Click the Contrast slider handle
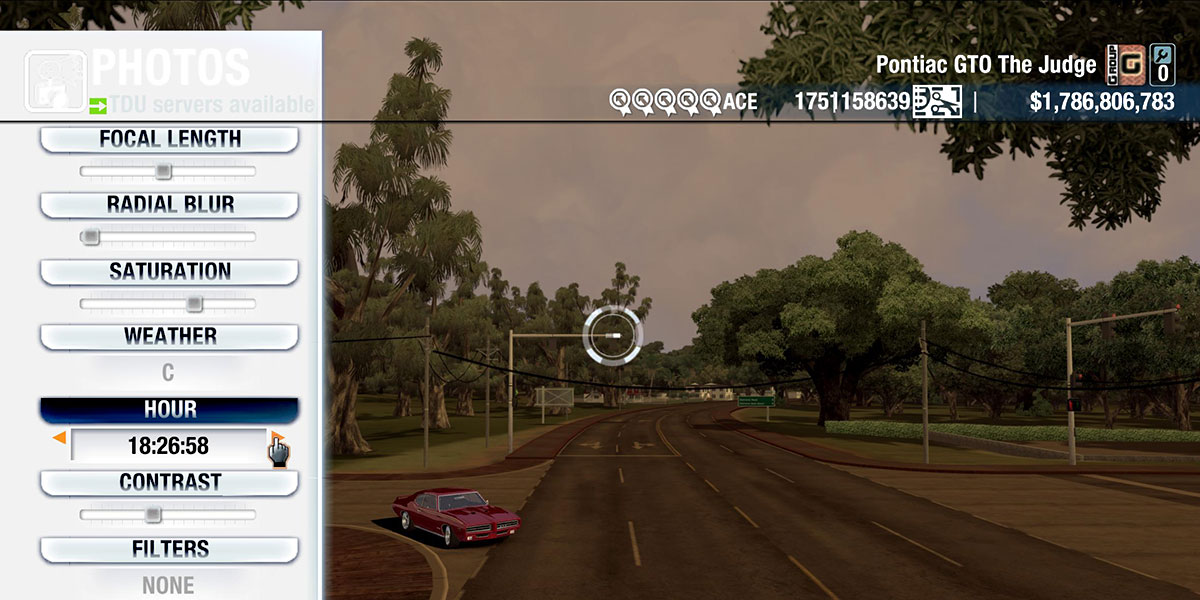The width and height of the screenshot is (1200, 600). point(152,514)
